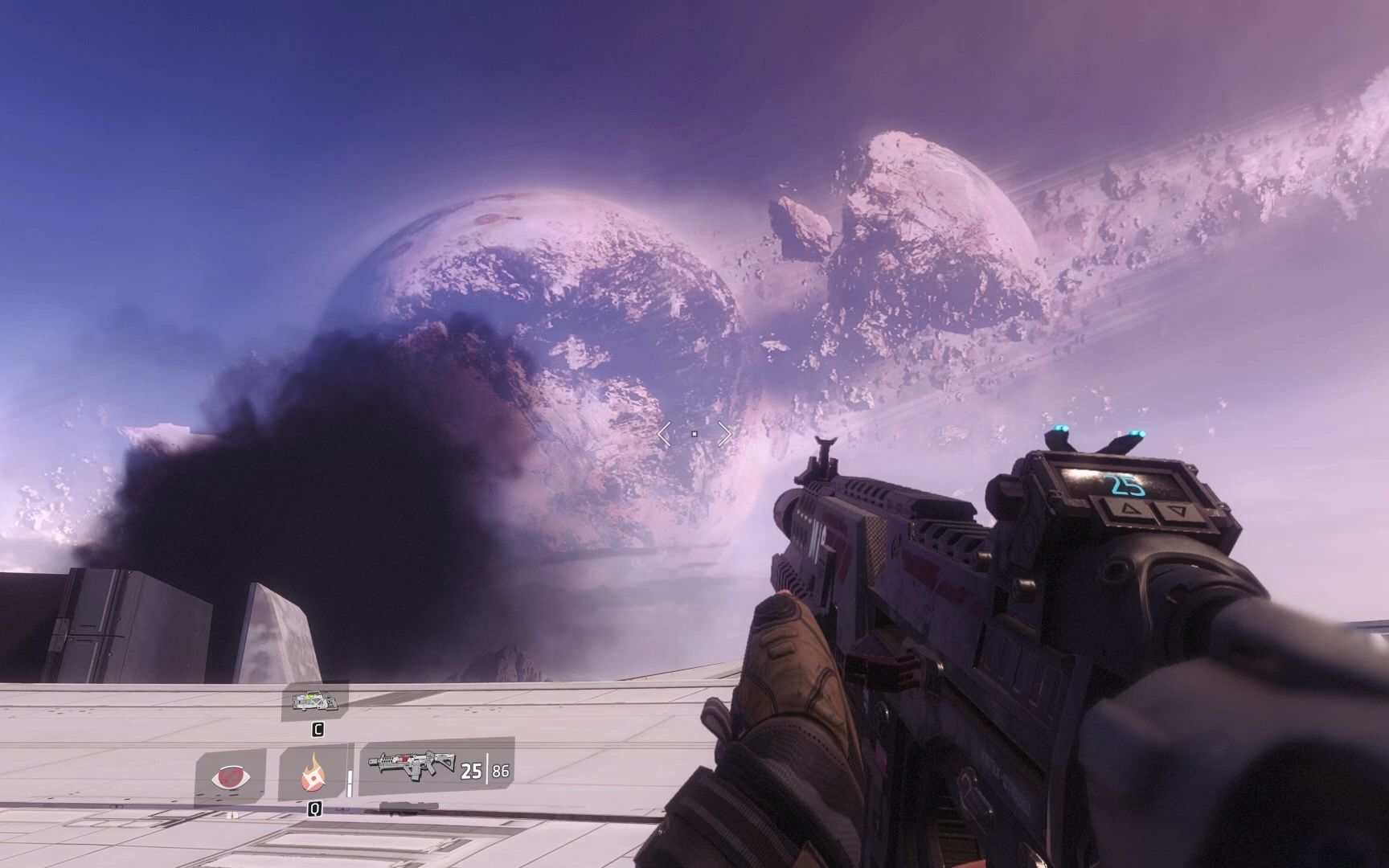Select the red eye tactical ability icon
This screenshot has width=1389, height=868.
tap(231, 777)
